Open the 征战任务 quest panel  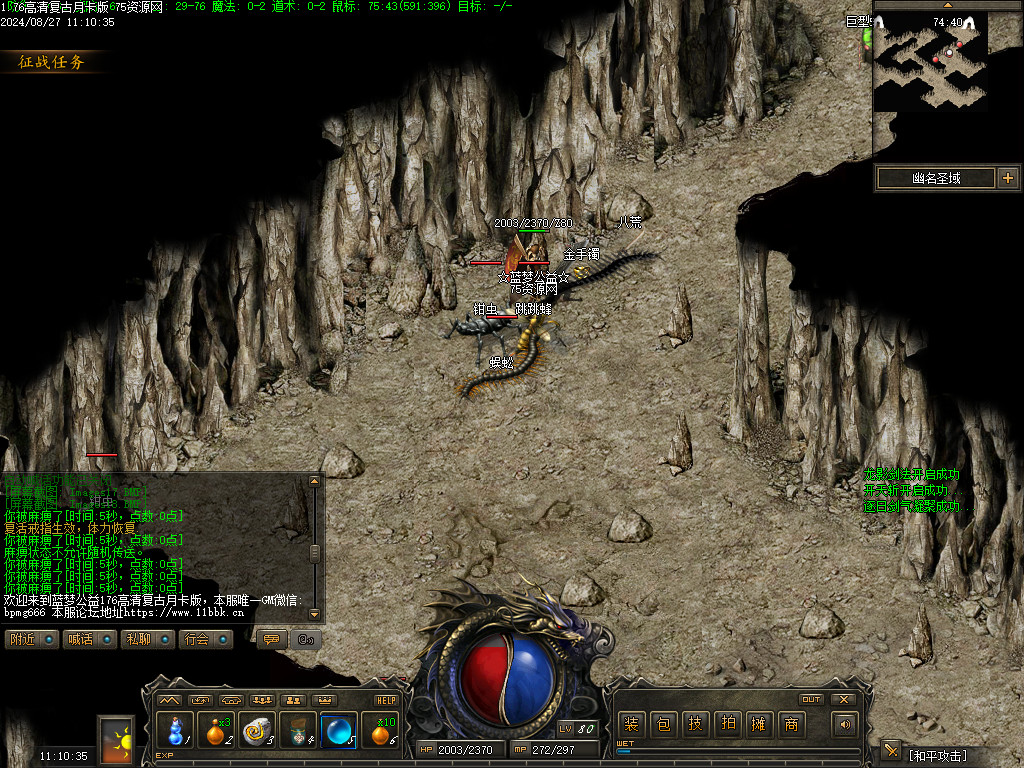click(x=52, y=62)
